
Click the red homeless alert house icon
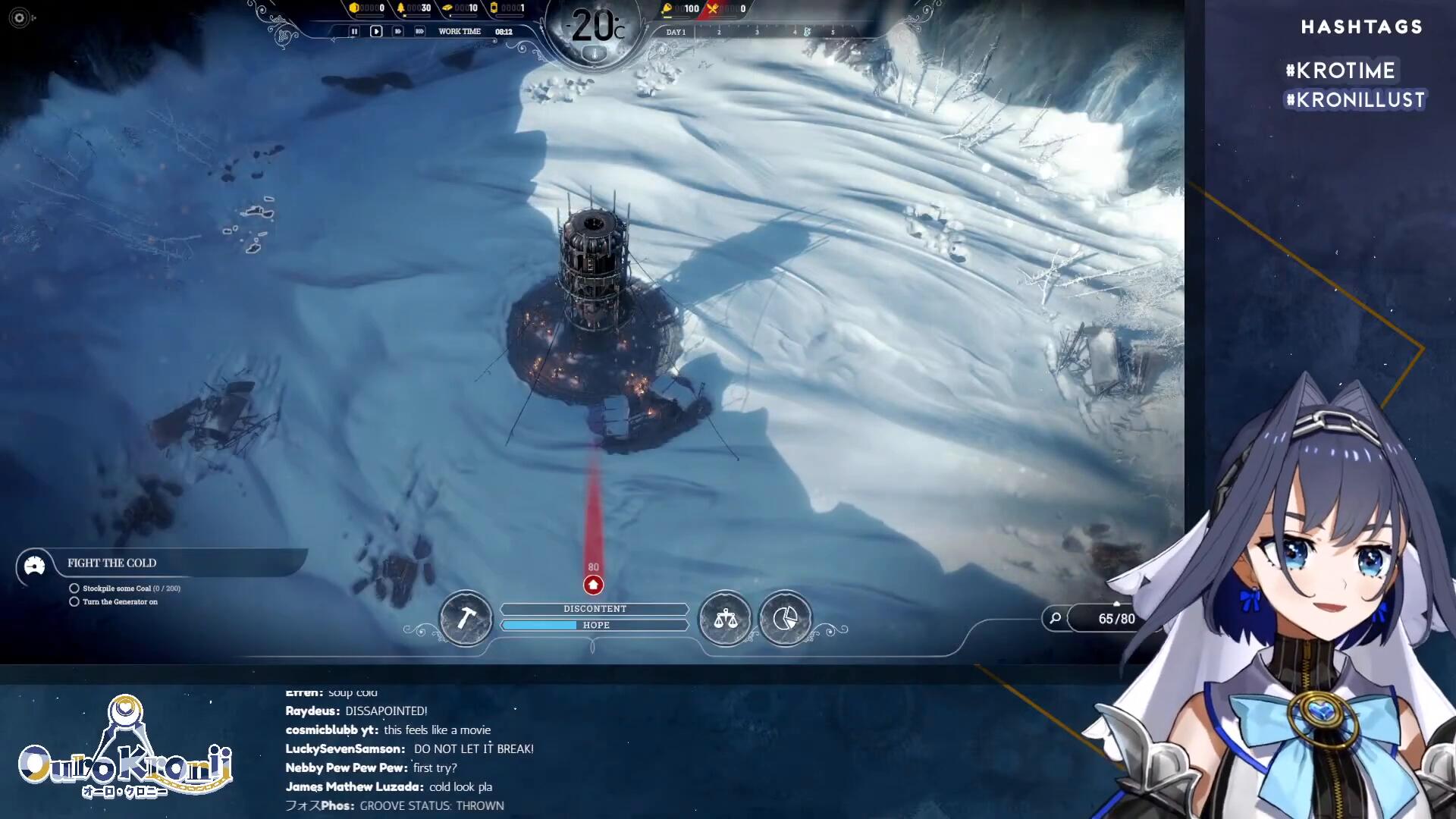[593, 585]
